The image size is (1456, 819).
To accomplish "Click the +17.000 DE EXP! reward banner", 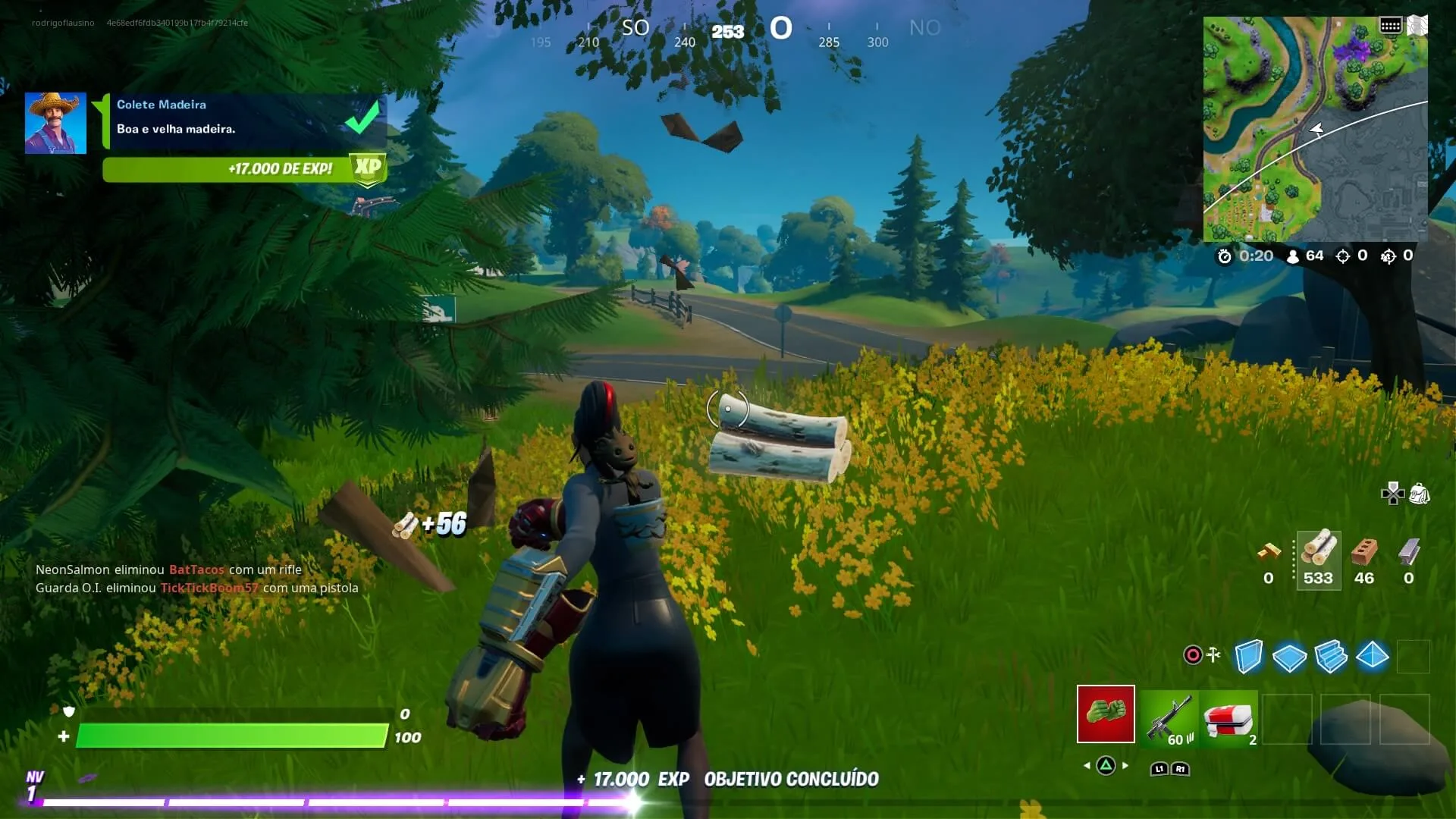I will pyautogui.click(x=243, y=168).
